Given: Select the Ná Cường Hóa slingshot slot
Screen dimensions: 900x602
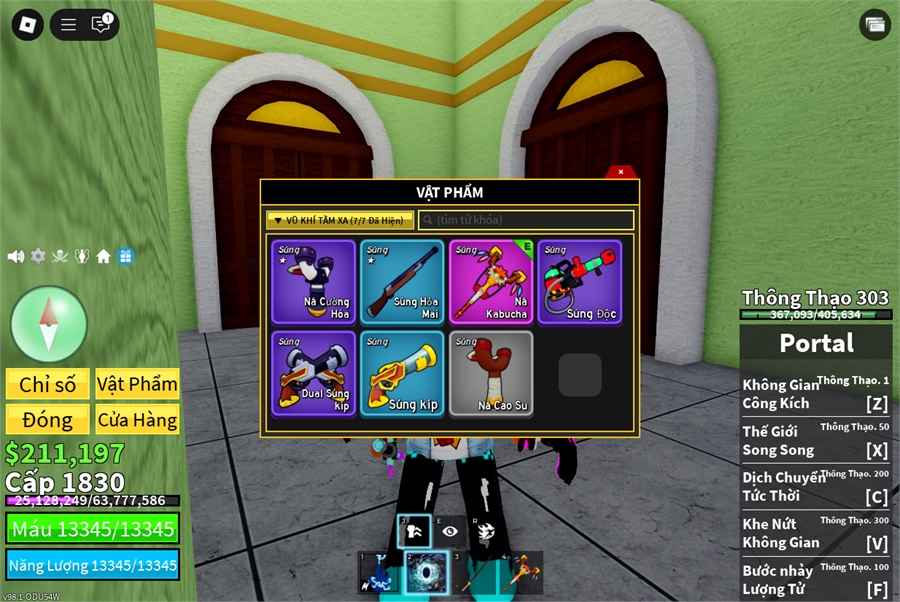Looking at the screenshot, I should coord(313,282).
